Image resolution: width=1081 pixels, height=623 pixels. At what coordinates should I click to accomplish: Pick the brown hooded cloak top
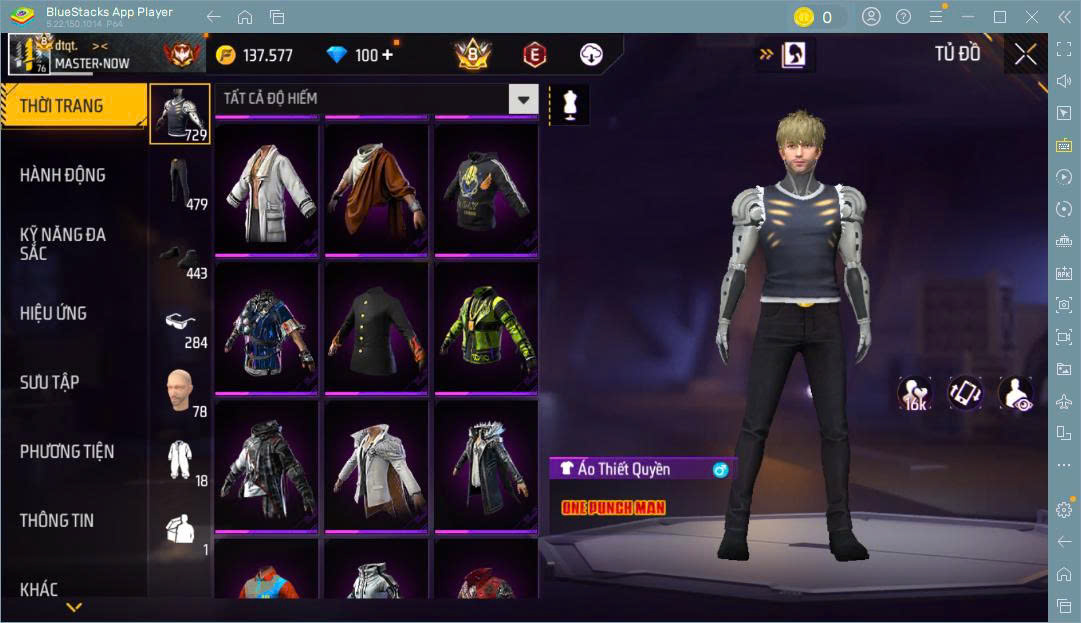(x=375, y=187)
